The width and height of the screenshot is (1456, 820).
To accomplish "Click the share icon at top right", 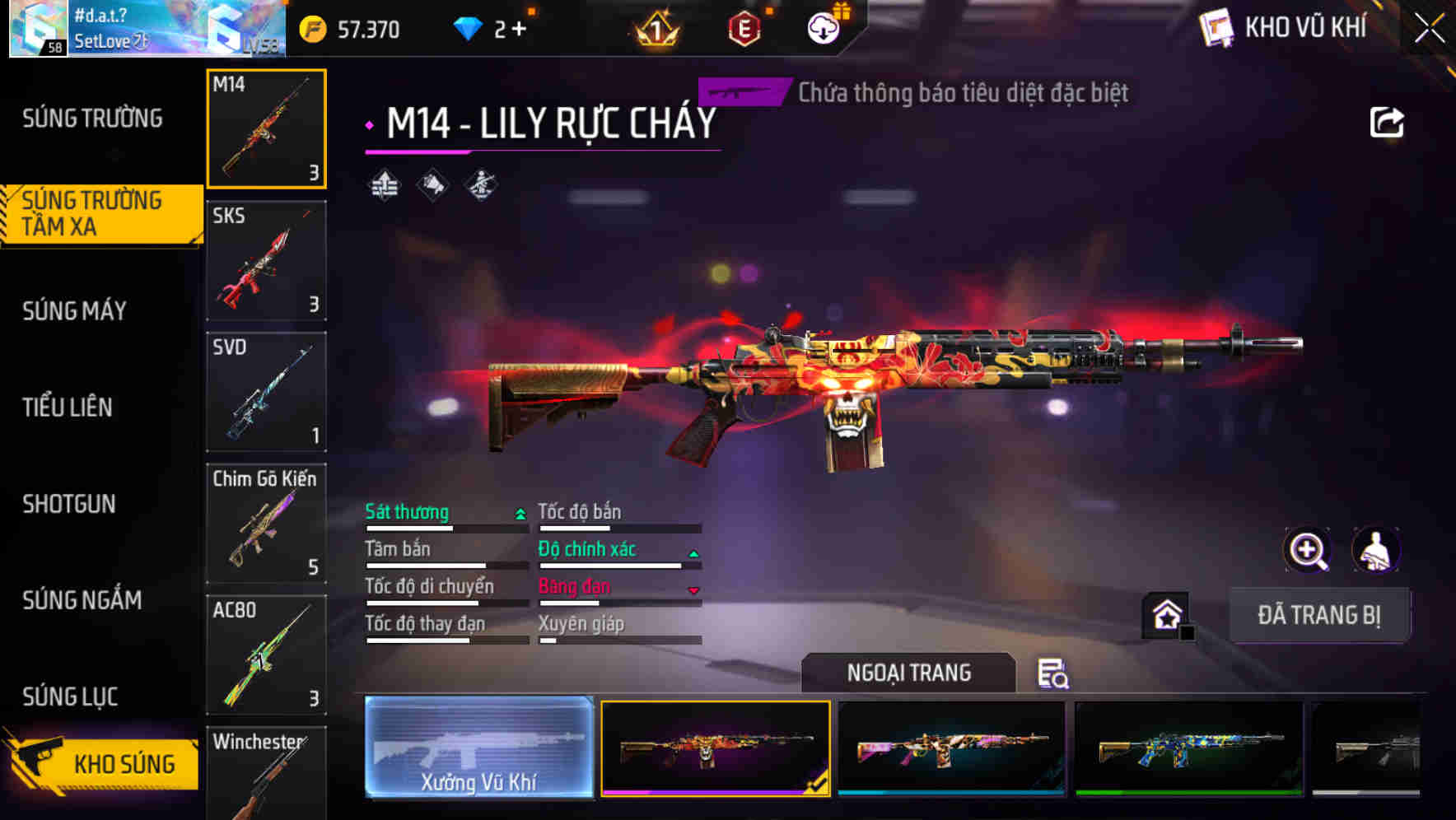I will click(x=1387, y=122).
